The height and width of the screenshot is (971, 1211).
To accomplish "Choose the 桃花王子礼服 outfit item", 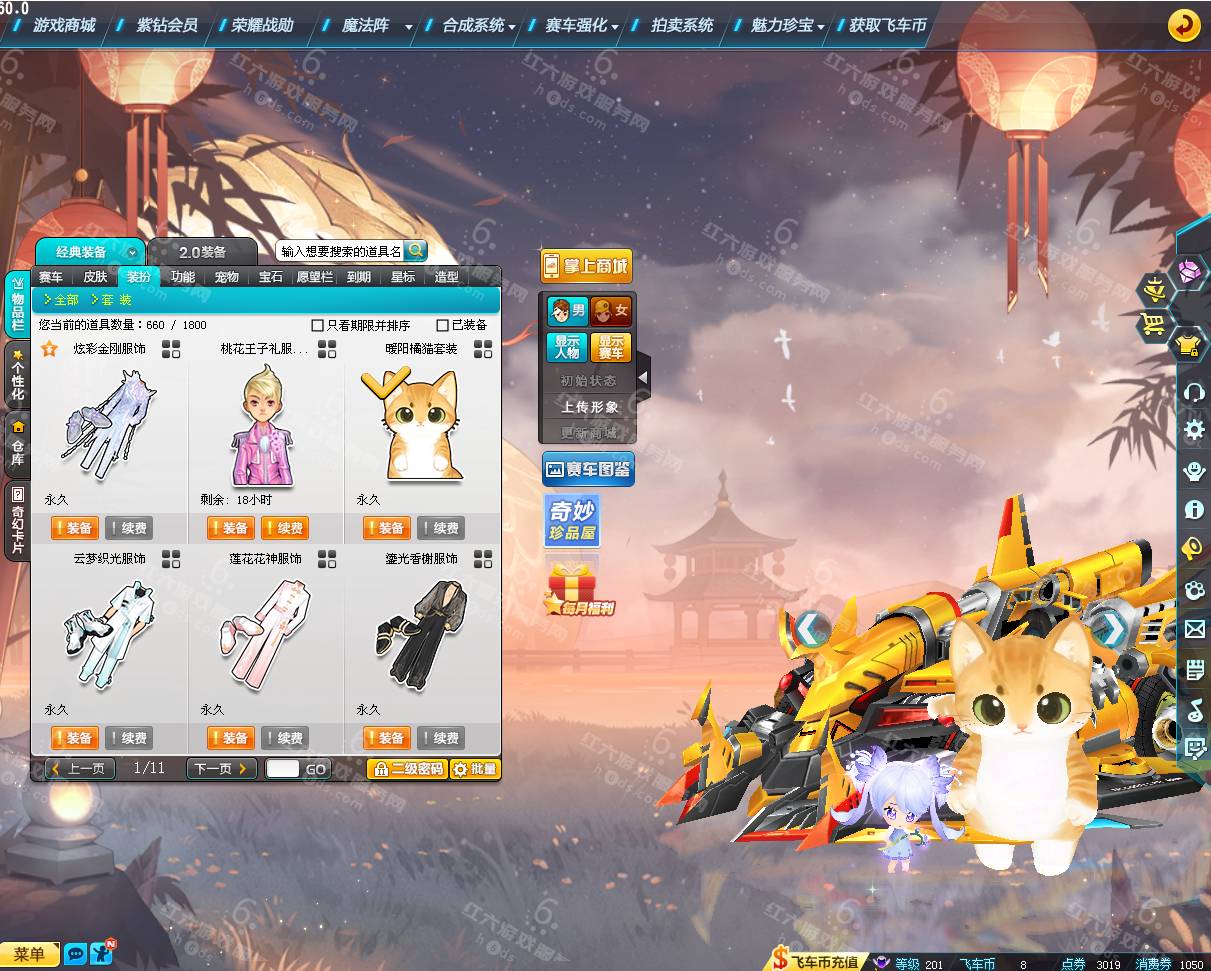I will tap(265, 425).
